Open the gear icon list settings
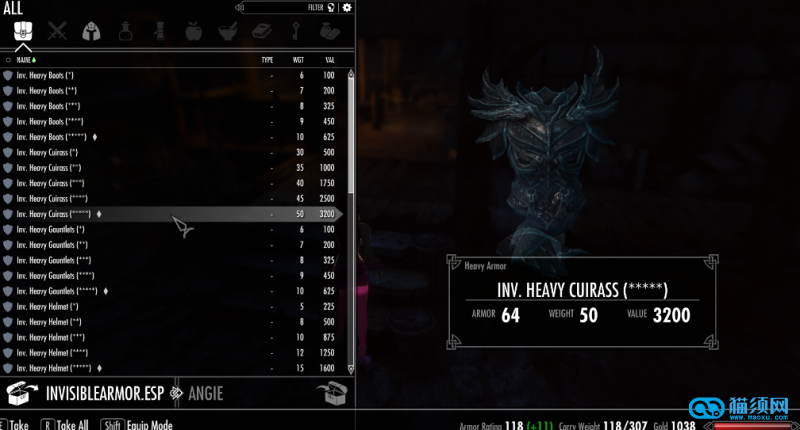This screenshot has height=430, width=800. 347,7
